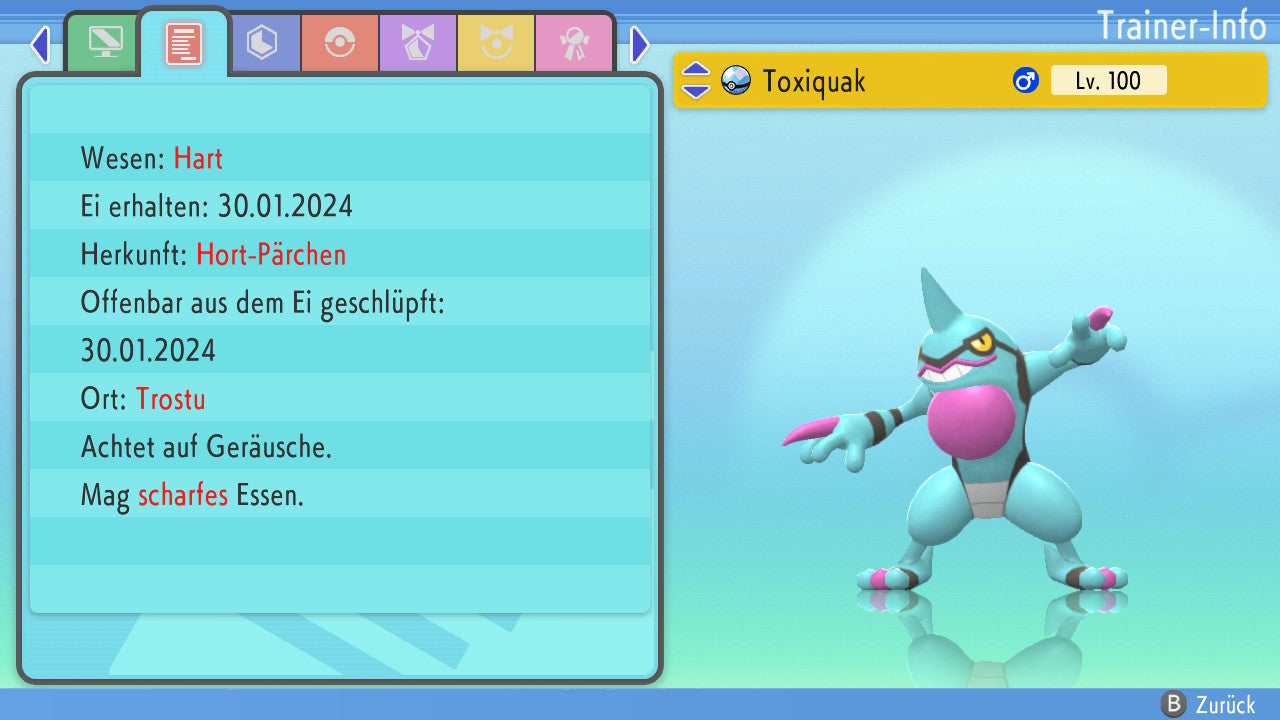
Task: Open the pink rosette ribbons tab
Action: [x=574, y=44]
